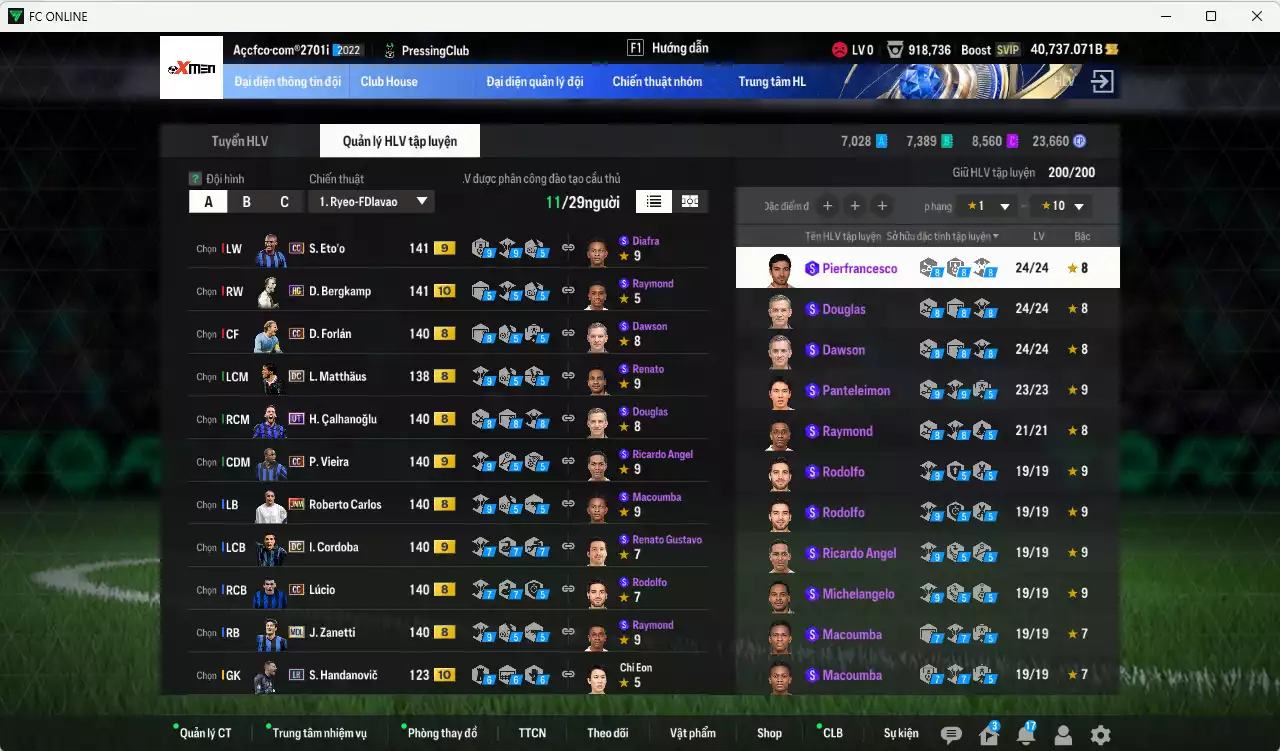This screenshot has width=1280, height=751.
Task: Open the notifications bell icon
Action: click(x=1025, y=735)
